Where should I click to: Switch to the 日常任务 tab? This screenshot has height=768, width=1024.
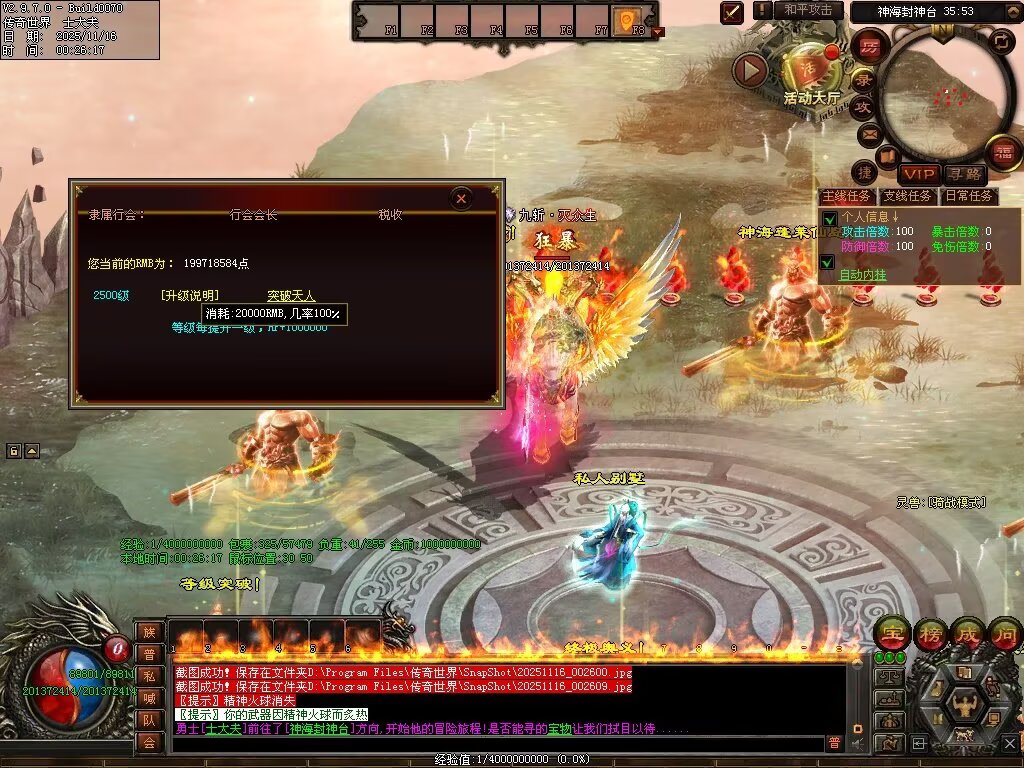(970, 196)
